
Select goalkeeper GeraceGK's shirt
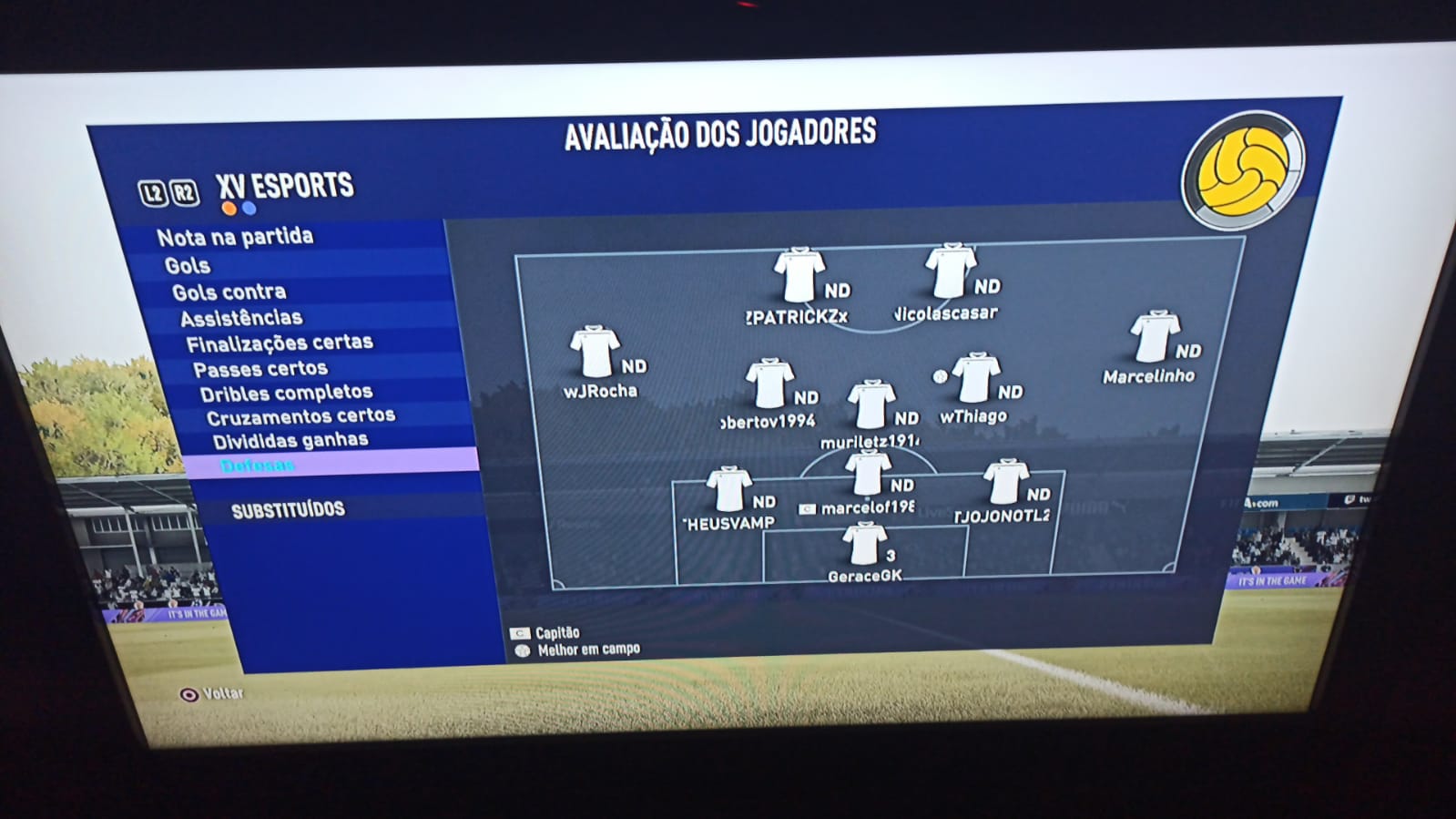864,544
